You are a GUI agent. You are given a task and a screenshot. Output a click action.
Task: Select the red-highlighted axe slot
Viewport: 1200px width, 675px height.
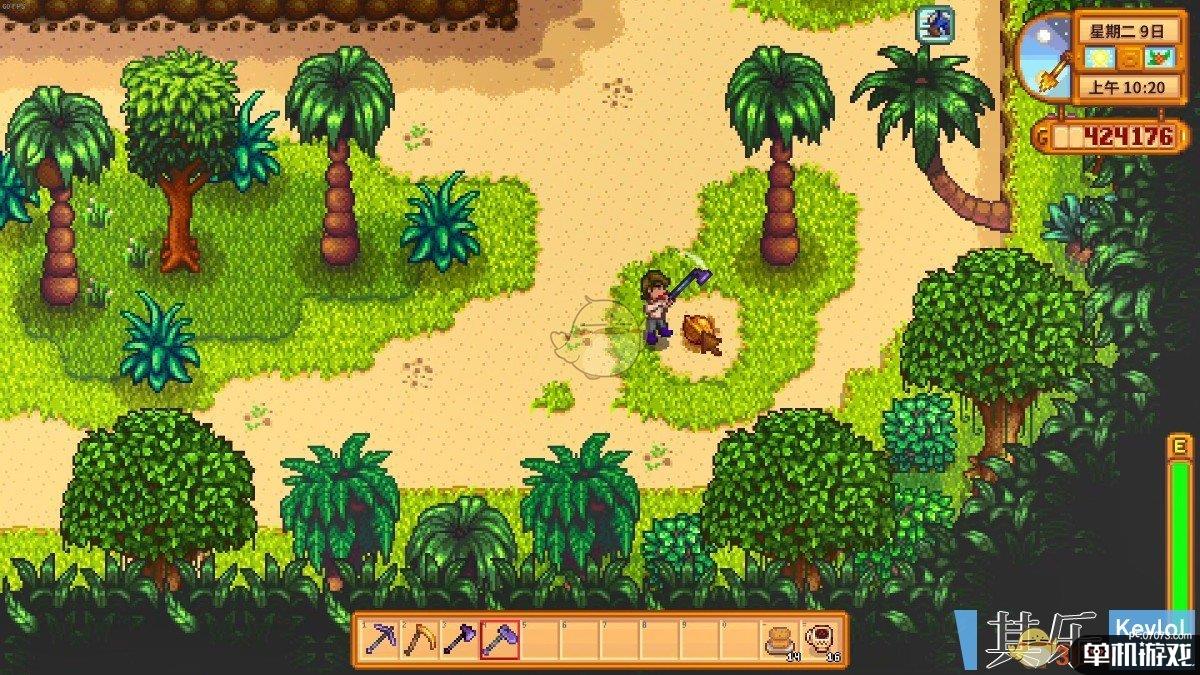(x=499, y=639)
